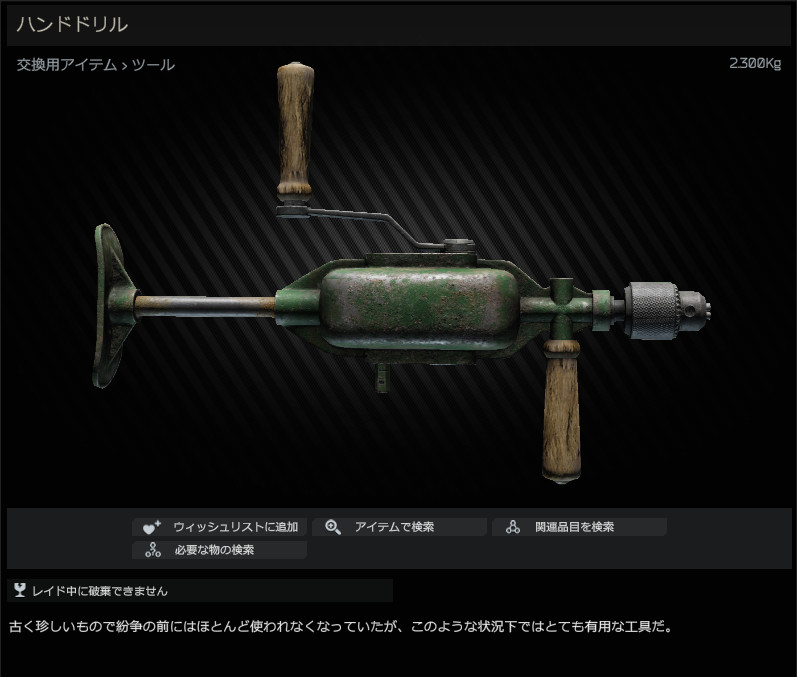Choose 必要な物の検索 required items search
797x677 pixels.
point(219,550)
